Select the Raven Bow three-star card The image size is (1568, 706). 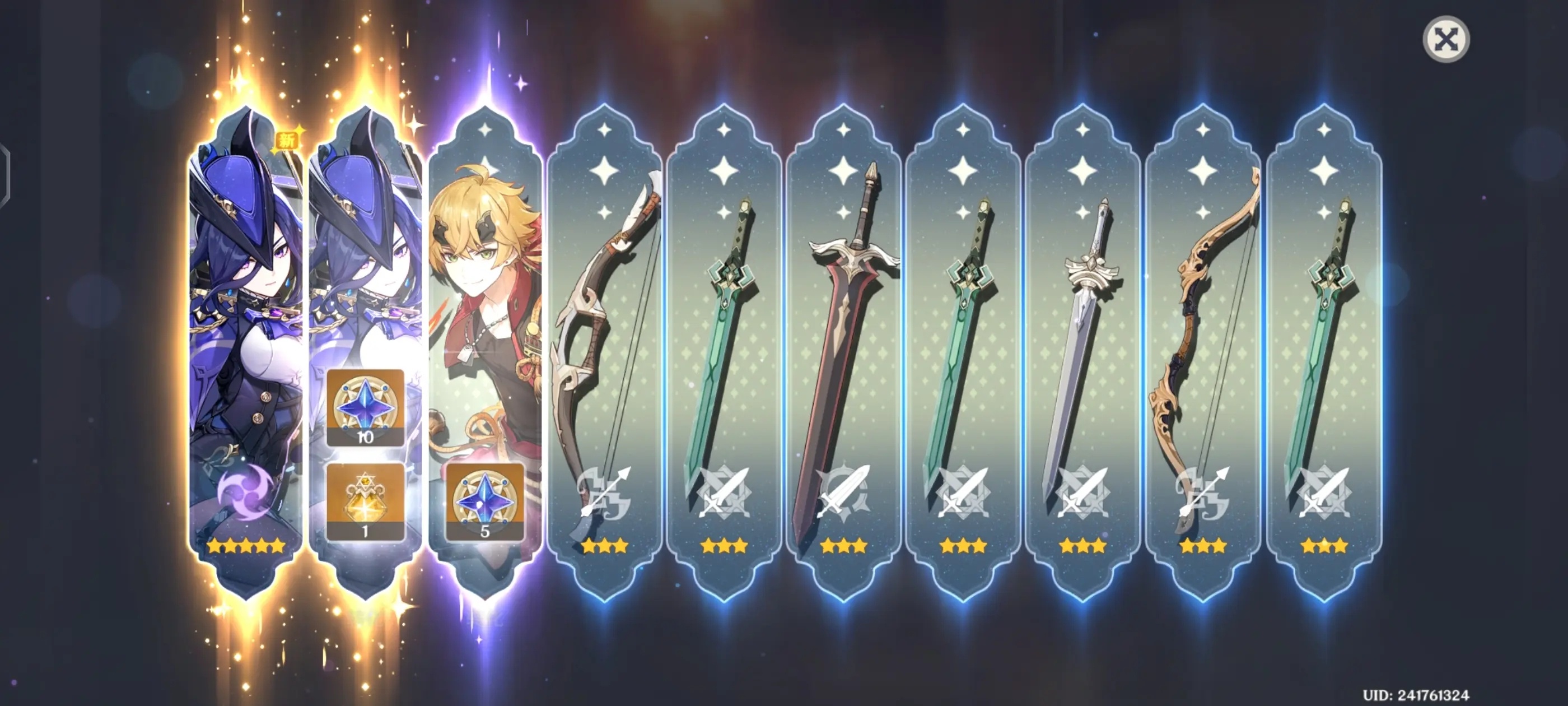[604, 354]
